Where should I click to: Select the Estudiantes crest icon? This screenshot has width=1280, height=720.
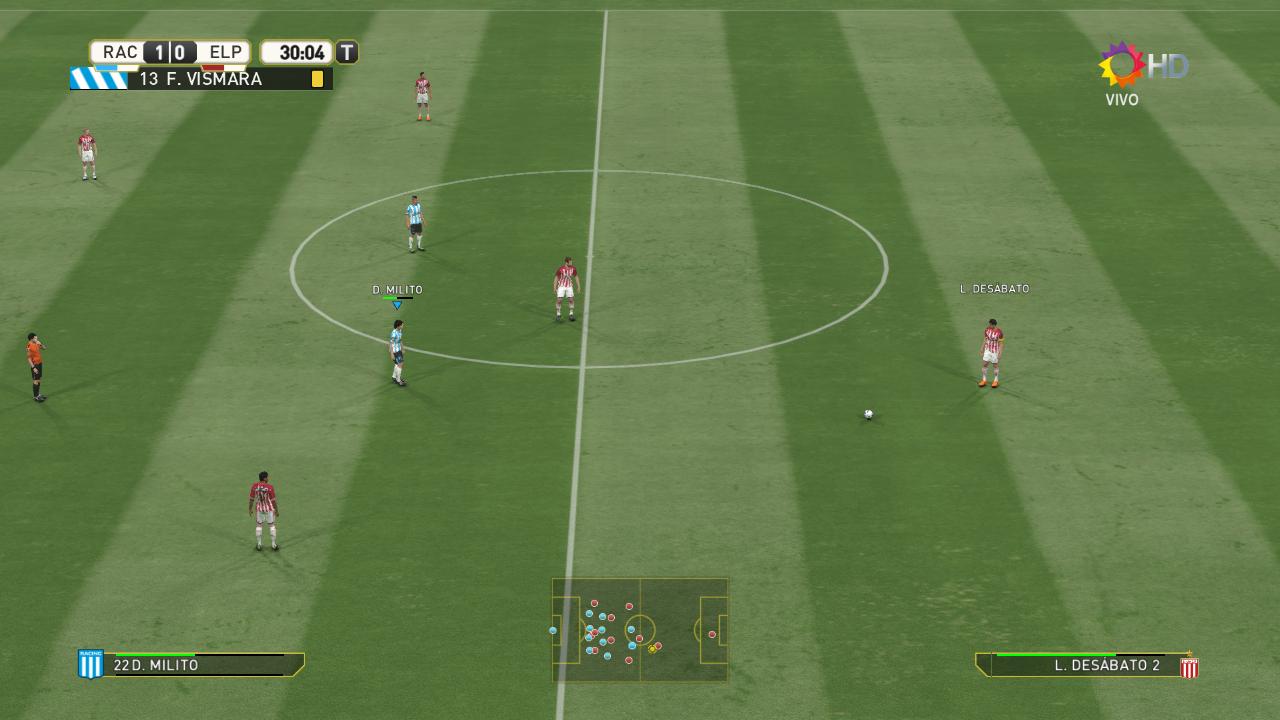click(1189, 667)
